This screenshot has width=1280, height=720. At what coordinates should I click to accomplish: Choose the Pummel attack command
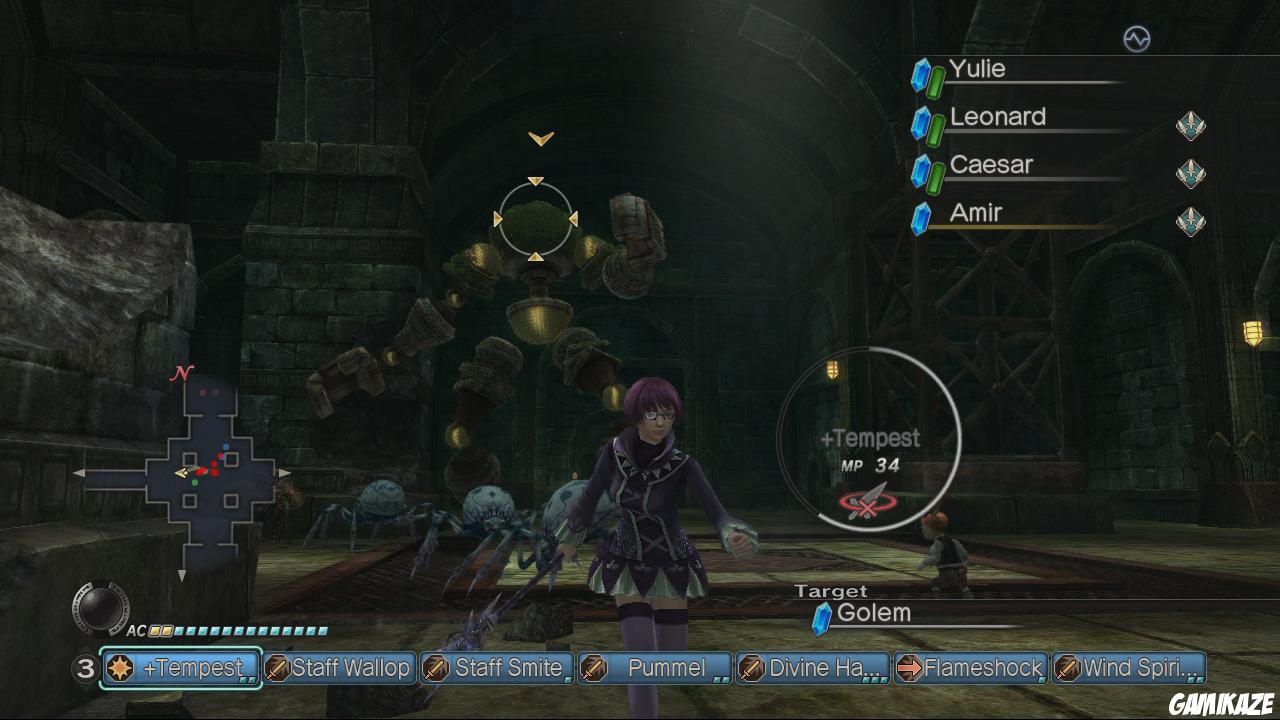coord(655,668)
